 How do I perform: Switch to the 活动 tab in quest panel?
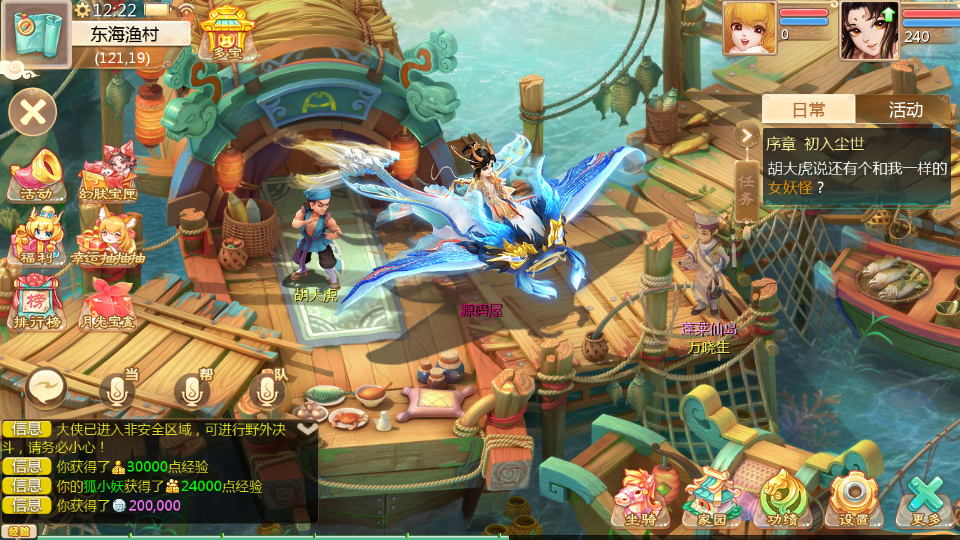tap(905, 110)
